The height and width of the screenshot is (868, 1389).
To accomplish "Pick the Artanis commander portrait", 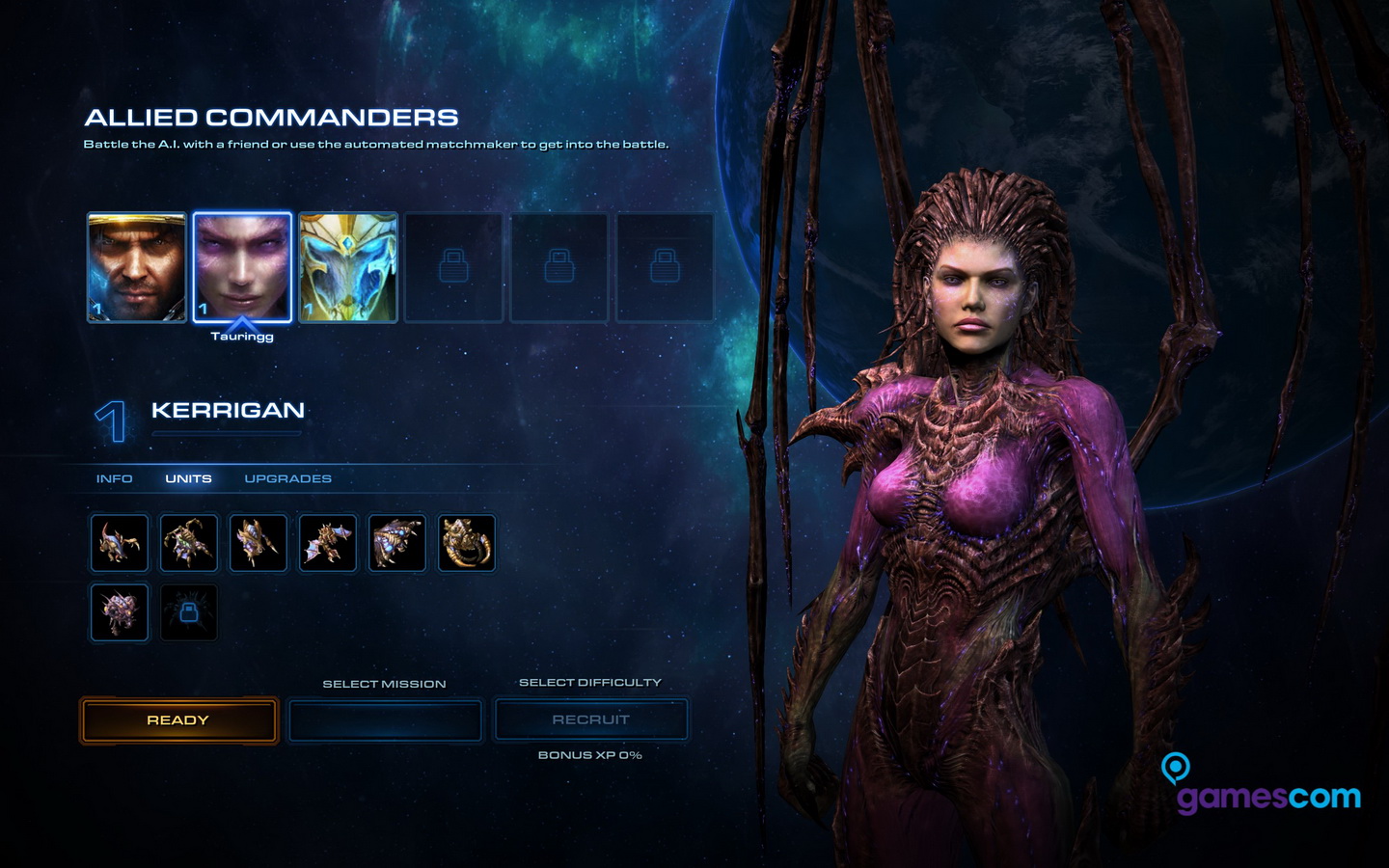I will 348,267.
